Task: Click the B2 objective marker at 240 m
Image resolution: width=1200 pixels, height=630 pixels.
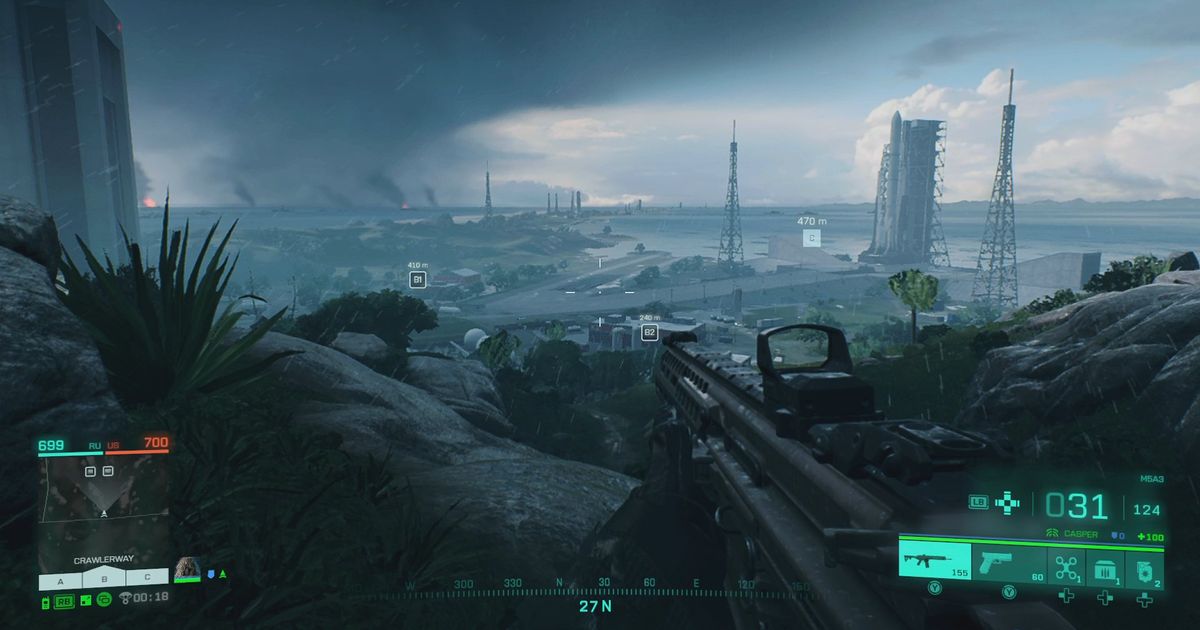Action: (649, 332)
